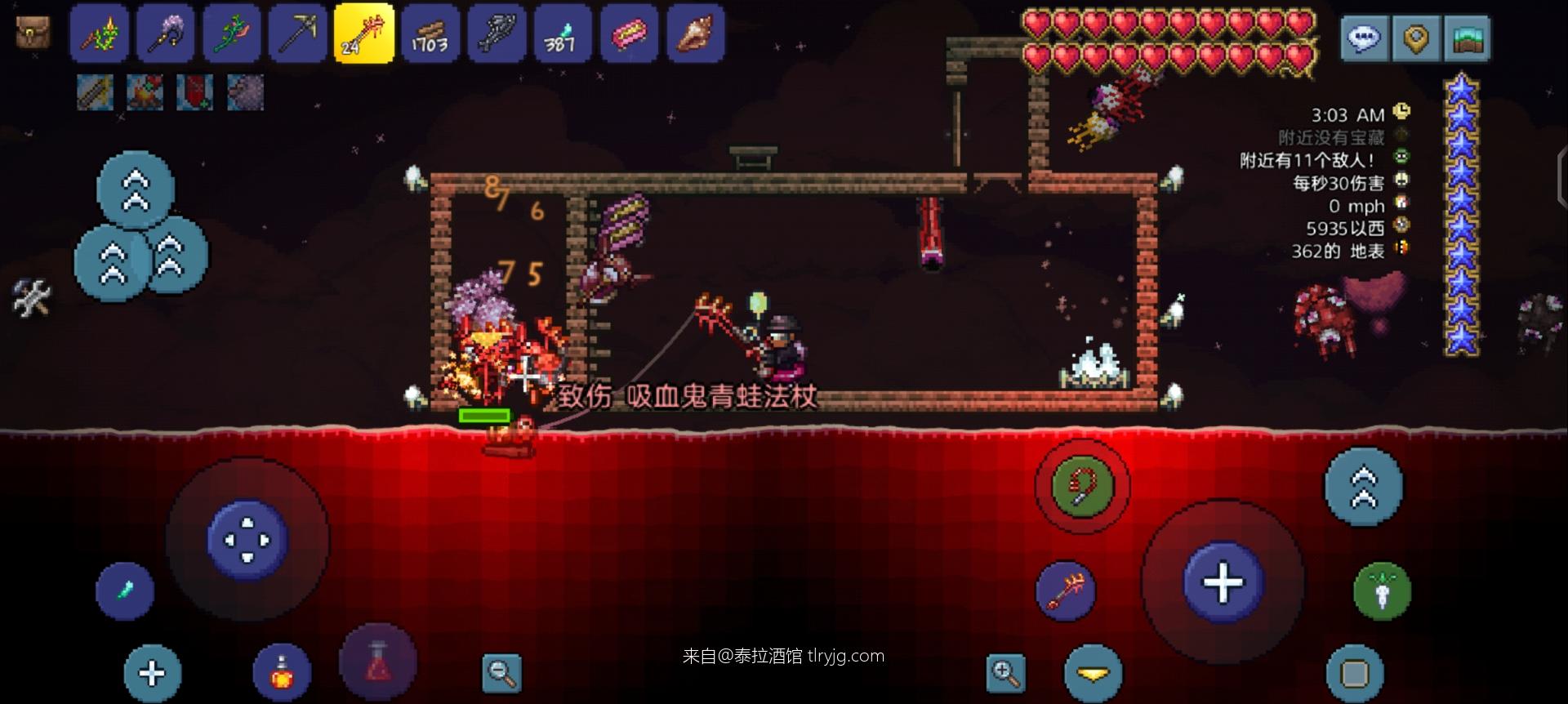Open the world map landscape button
Viewport: 1568px width, 704px height.
point(1467,38)
